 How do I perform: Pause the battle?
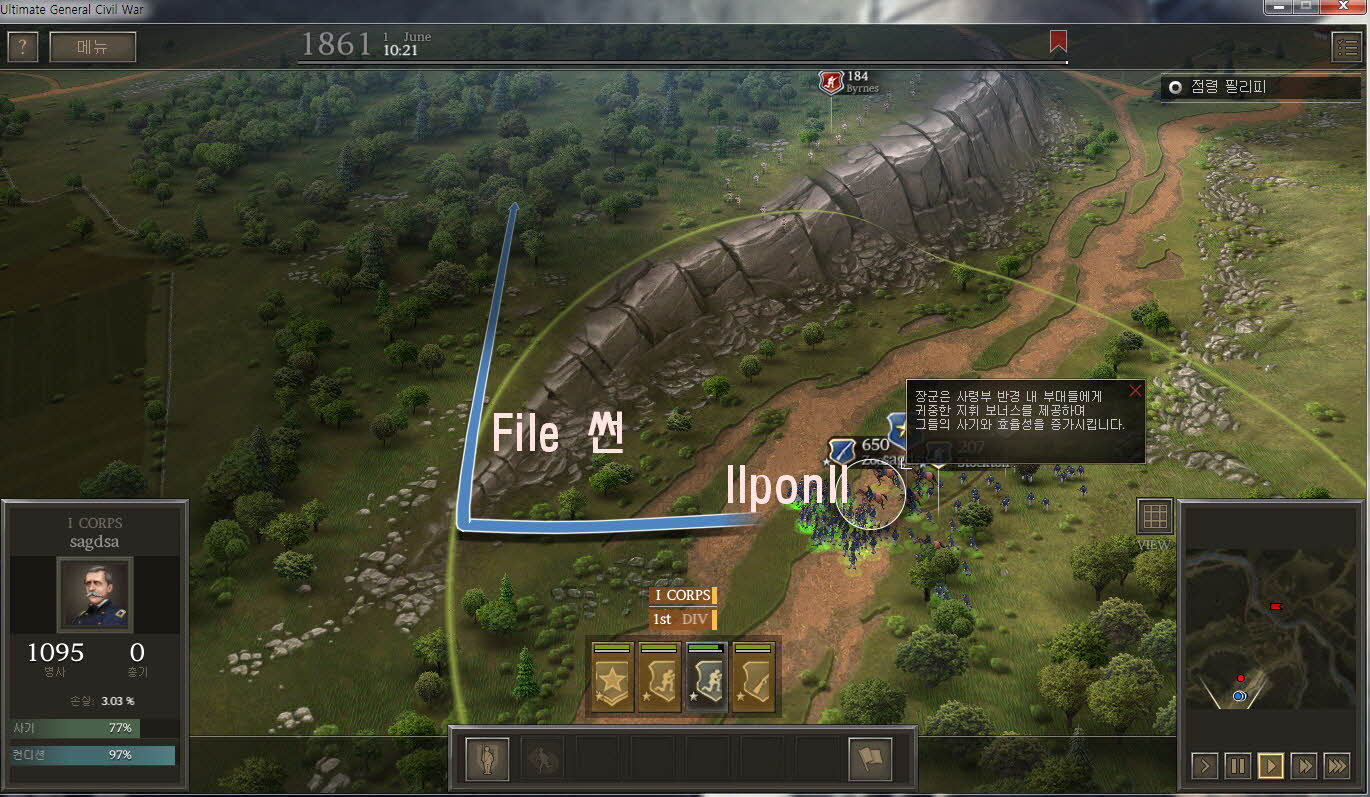click(1238, 766)
